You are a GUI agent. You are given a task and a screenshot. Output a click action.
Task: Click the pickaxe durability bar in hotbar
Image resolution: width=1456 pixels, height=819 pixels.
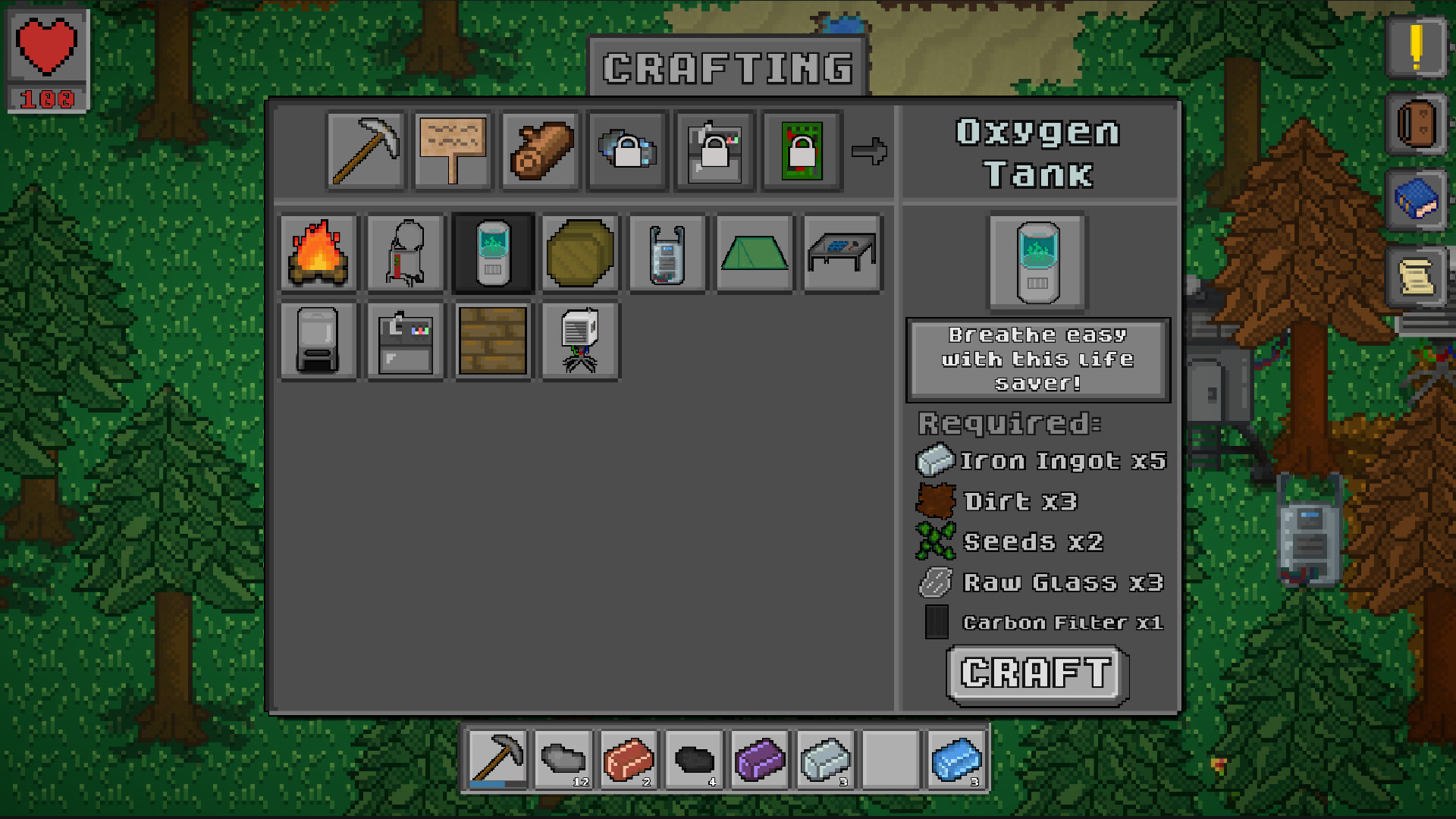pyautogui.click(x=494, y=783)
